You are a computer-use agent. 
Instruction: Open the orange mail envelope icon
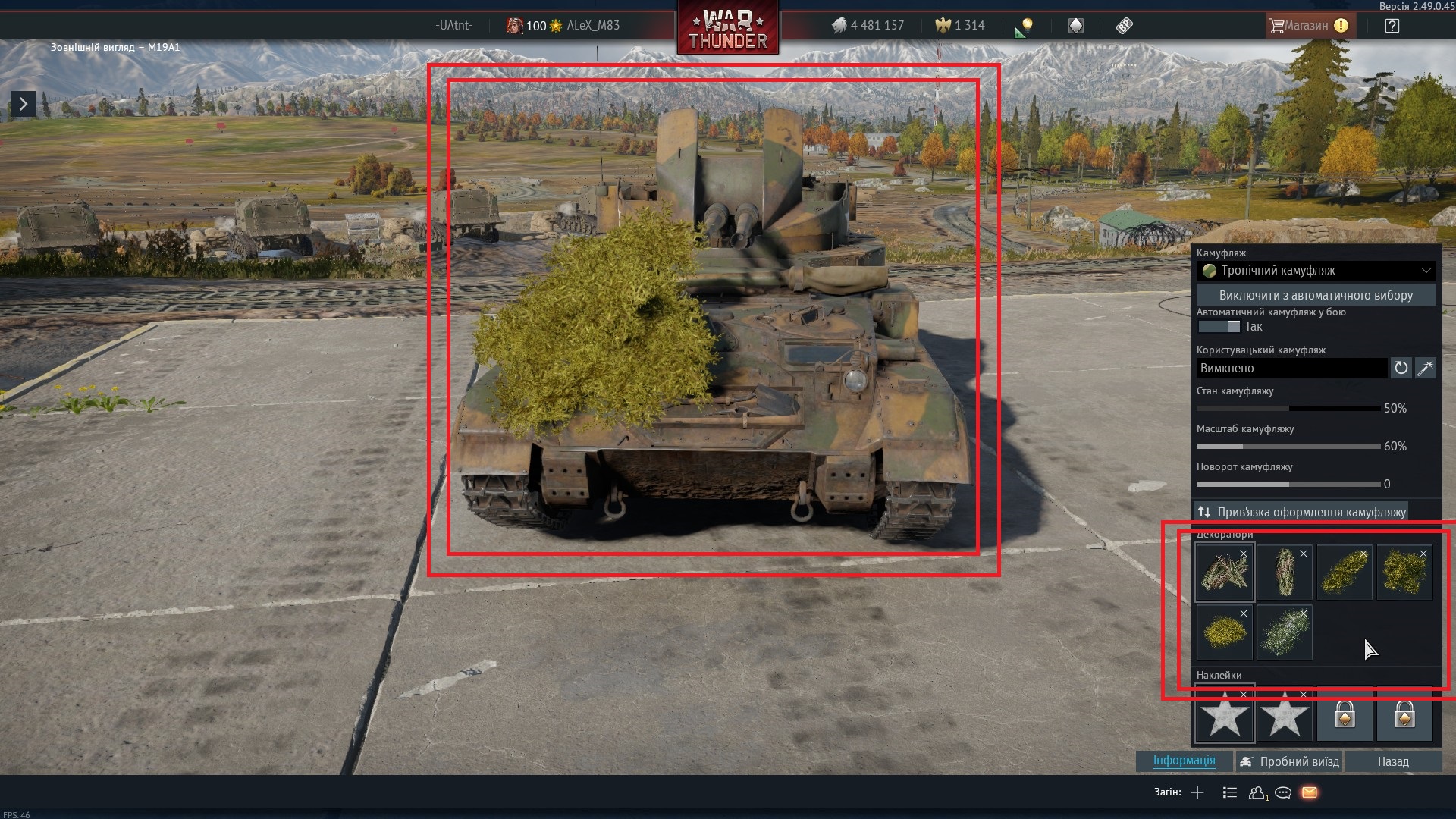(1310, 792)
